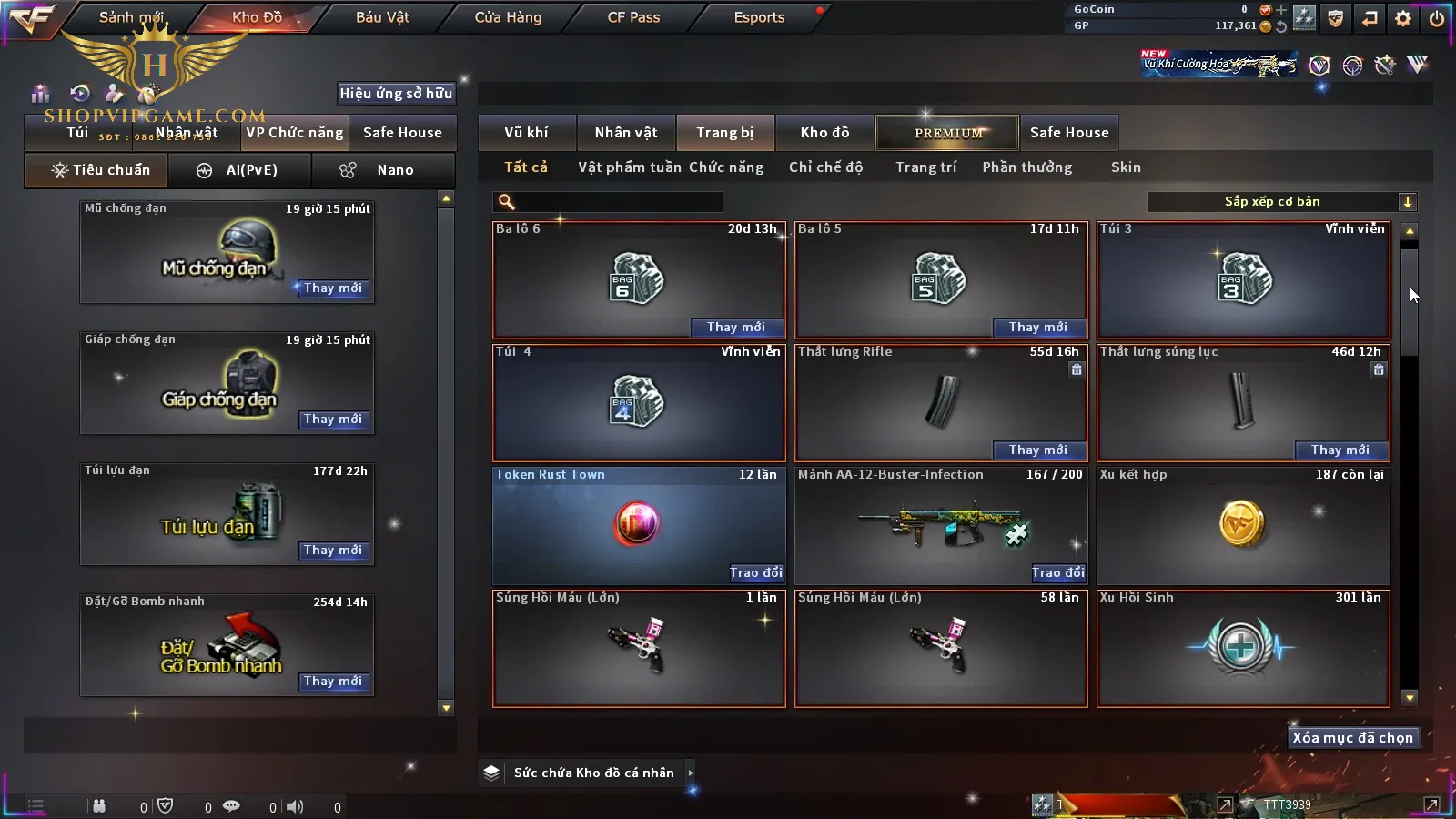The image size is (1456, 819).
Task: Exchange the Token Rust Town item
Action: (755, 572)
